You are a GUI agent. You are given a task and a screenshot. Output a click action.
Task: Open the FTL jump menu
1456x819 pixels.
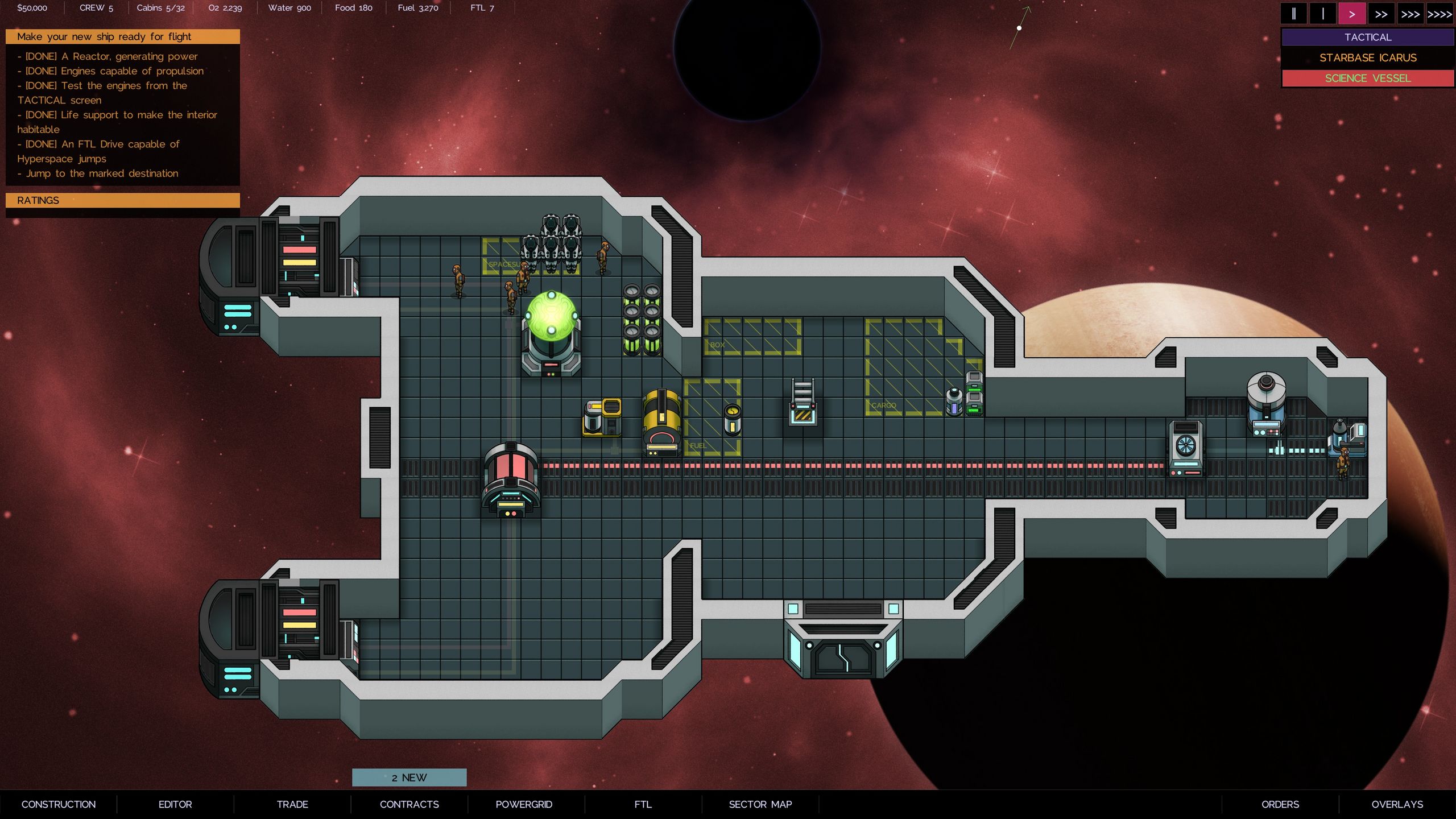coord(643,804)
